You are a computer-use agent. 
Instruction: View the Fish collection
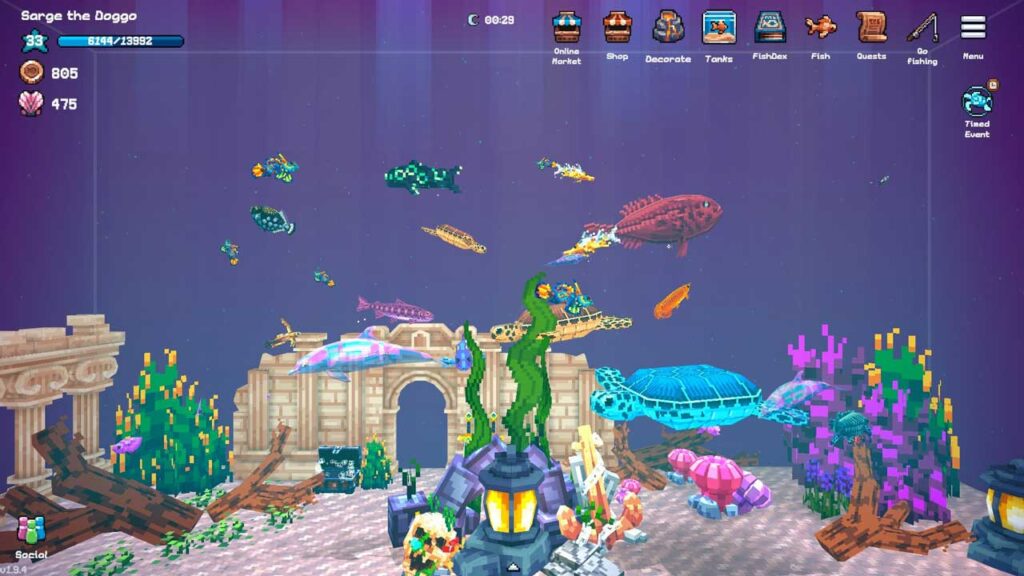821,28
